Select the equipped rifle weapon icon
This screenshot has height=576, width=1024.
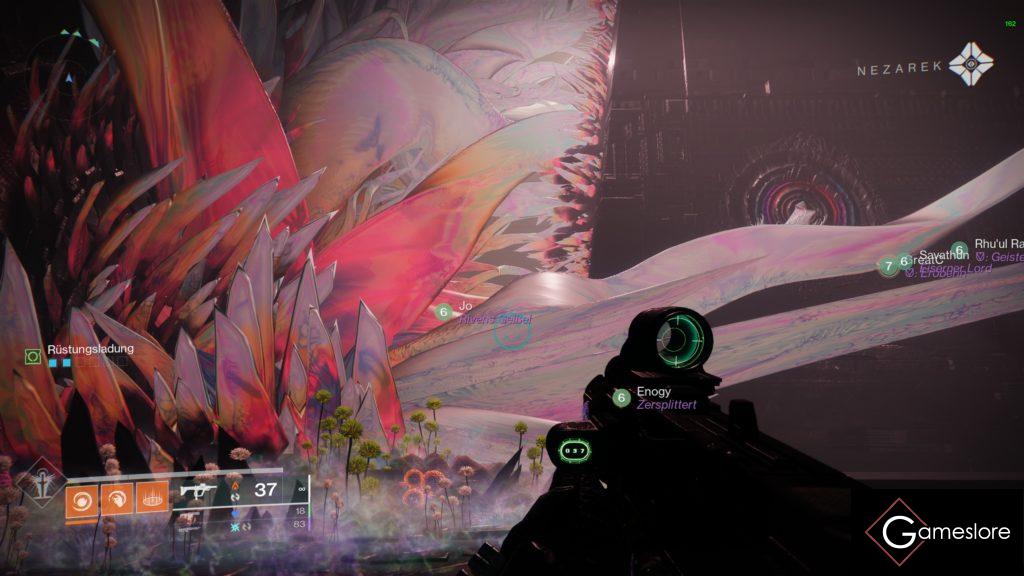[198, 491]
